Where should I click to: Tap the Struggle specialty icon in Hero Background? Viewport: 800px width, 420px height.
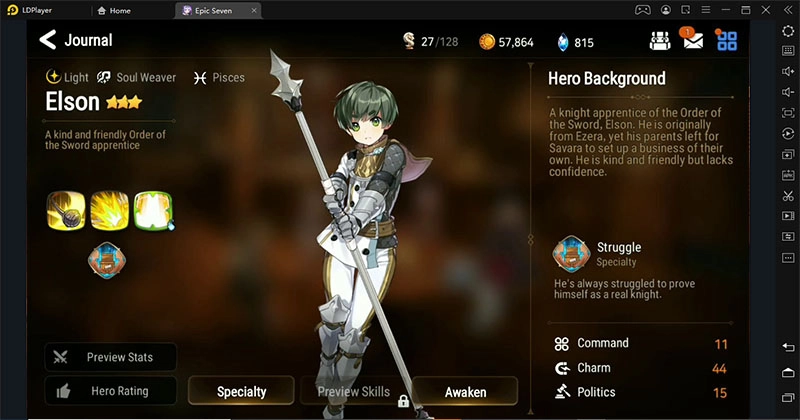click(571, 254)
